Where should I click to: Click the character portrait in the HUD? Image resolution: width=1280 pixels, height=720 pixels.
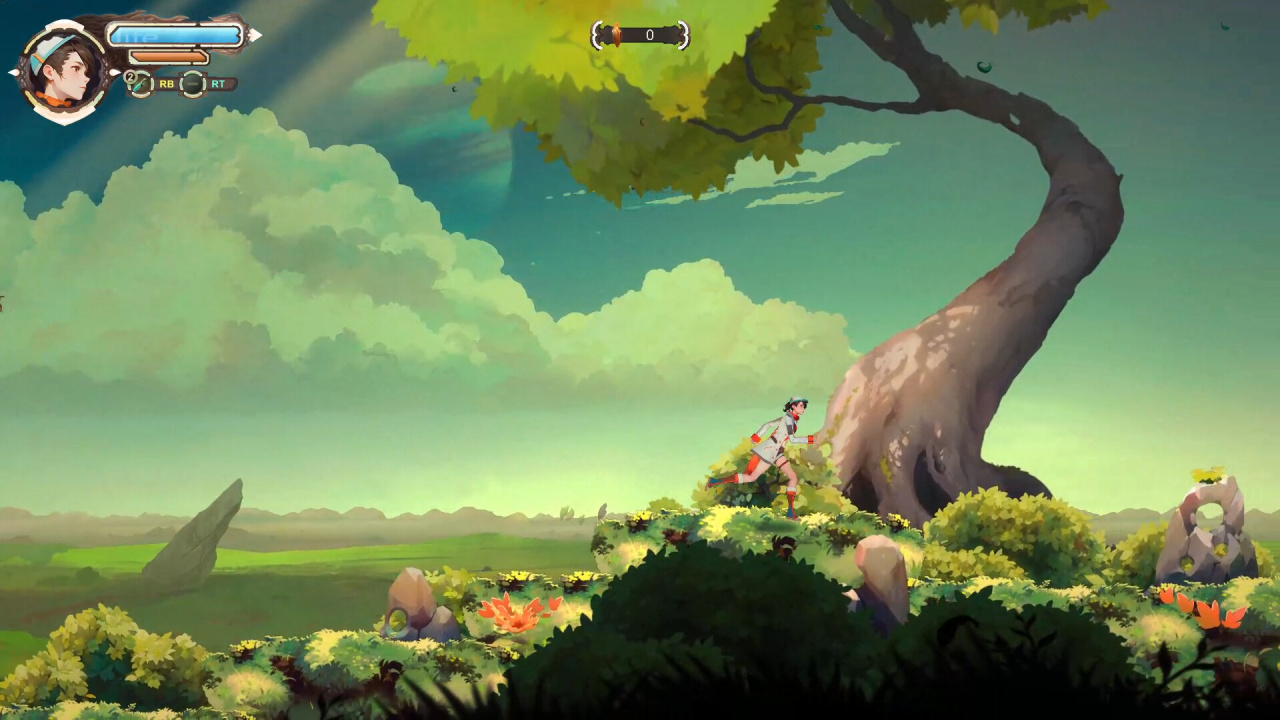pos(64,70)
